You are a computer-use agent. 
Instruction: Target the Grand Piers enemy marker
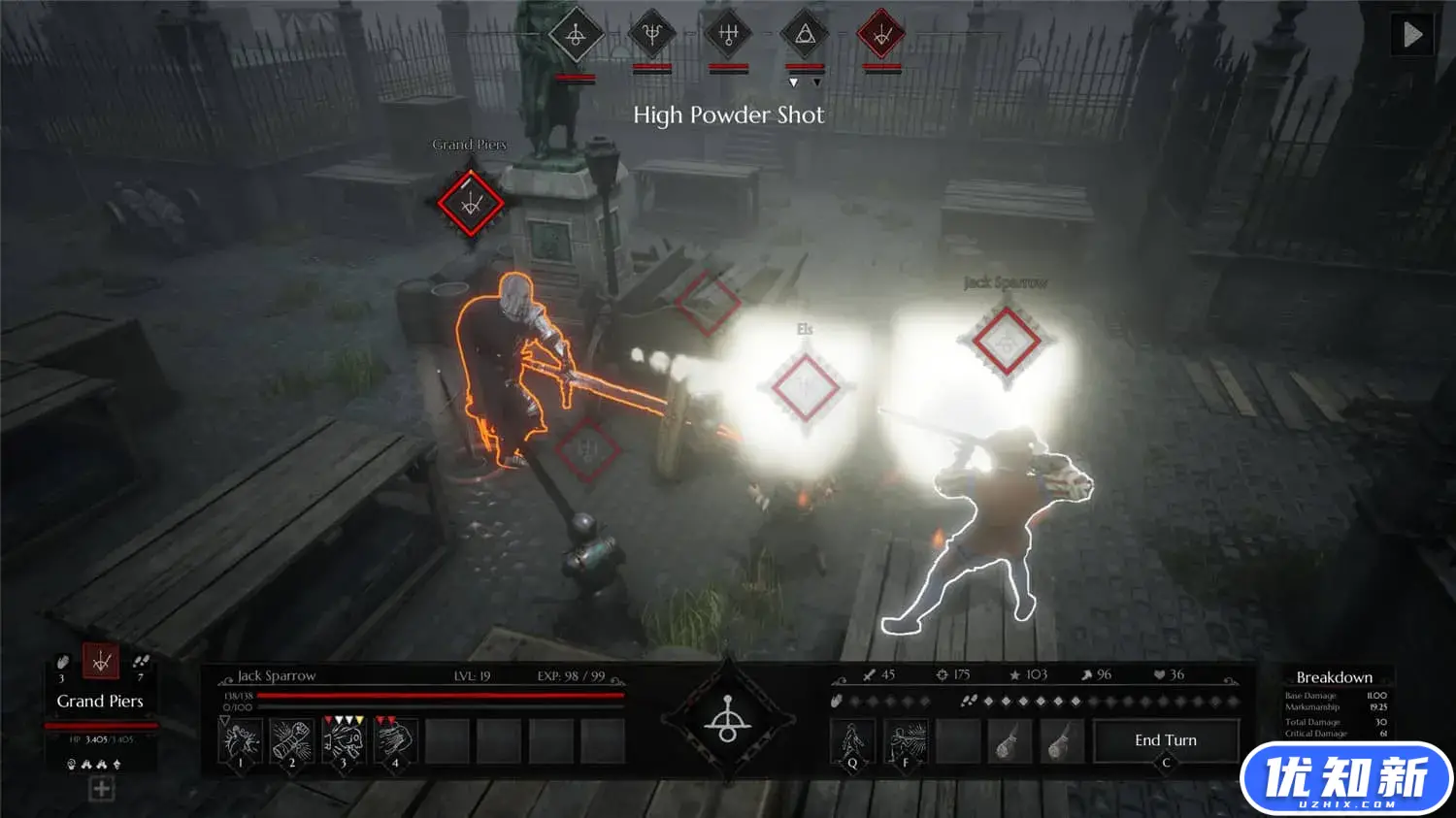point(471,204)
